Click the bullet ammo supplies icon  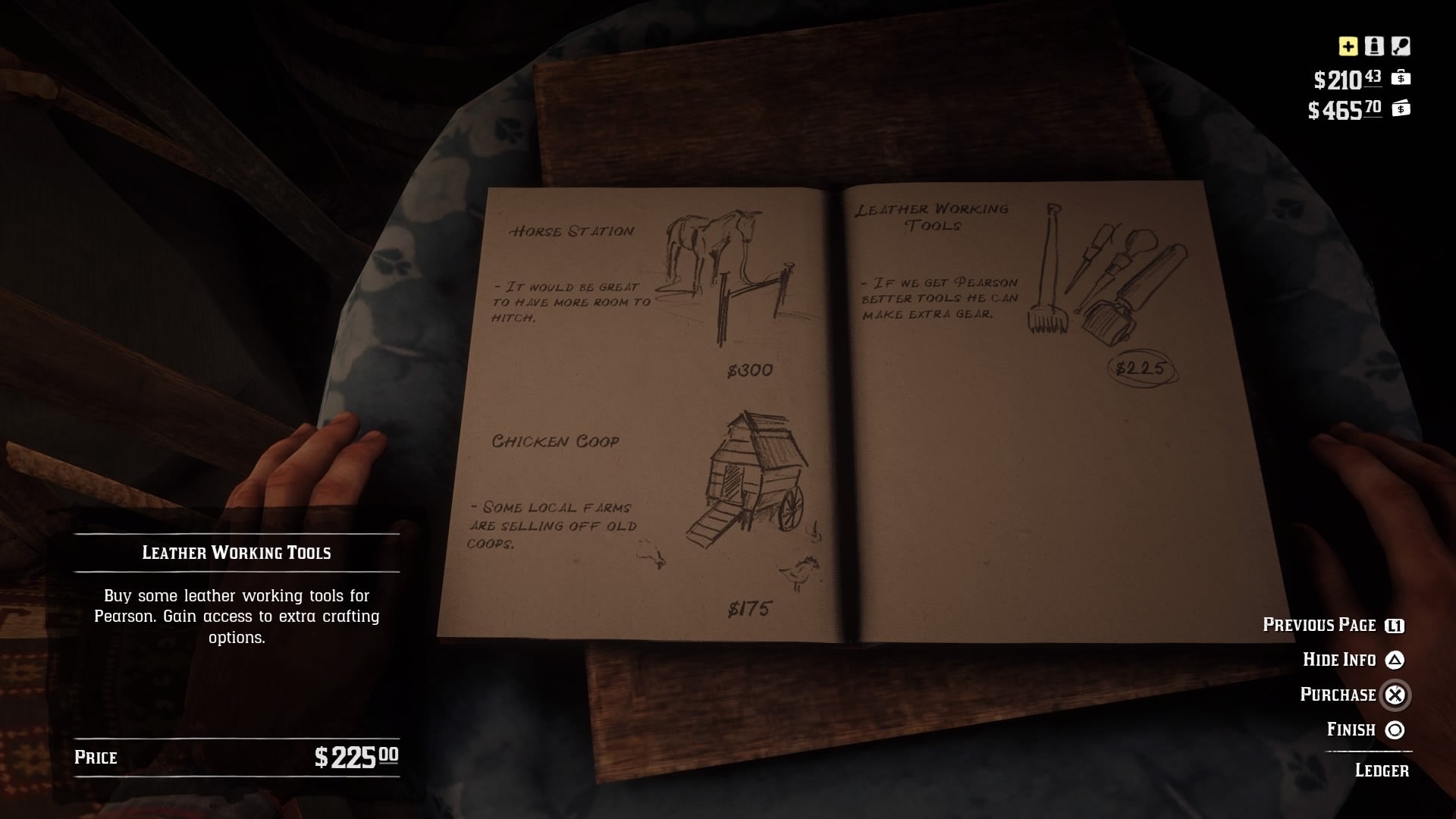1374,45
